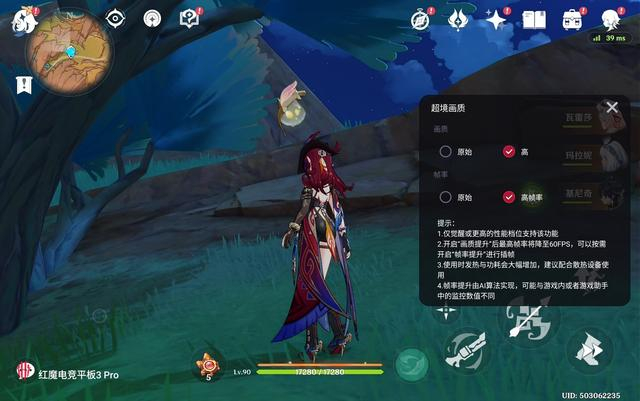This screenshot has height=401, width=640.
Task: Tap the sprint dash button
Action: pos(589,351)
